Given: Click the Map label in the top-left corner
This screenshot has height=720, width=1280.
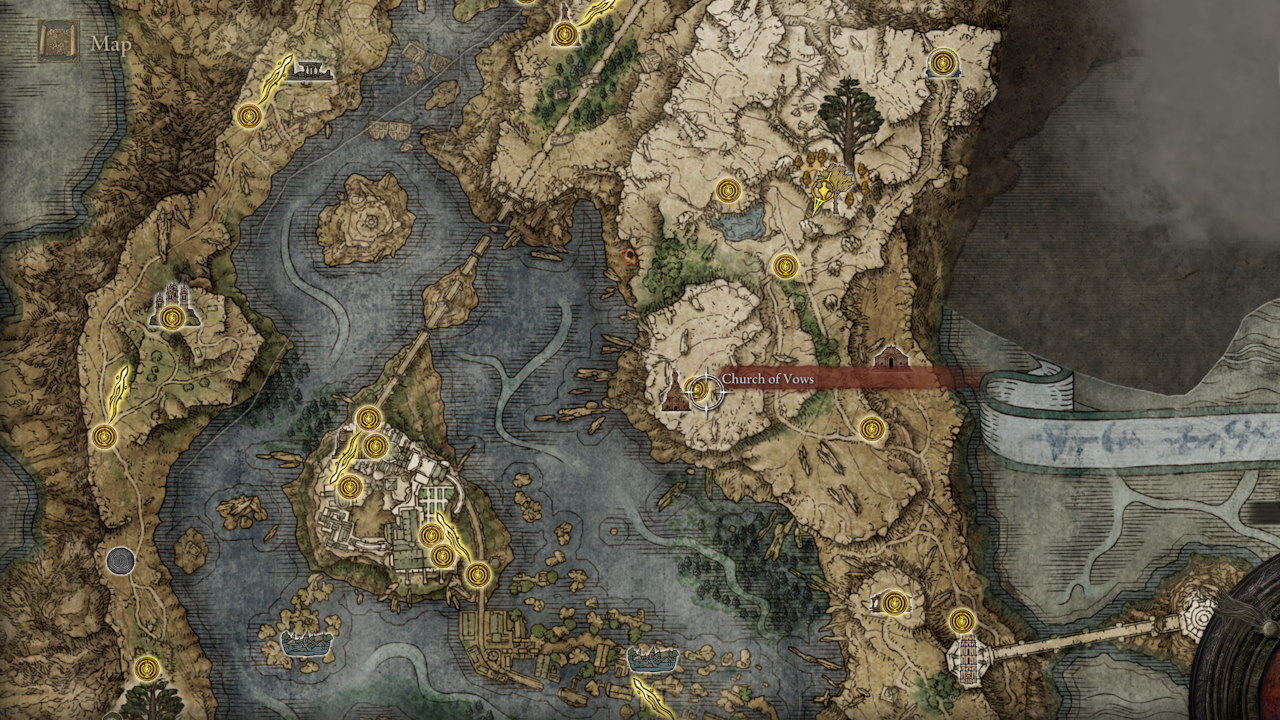Looking at the screenshot, I should (110, 44).
